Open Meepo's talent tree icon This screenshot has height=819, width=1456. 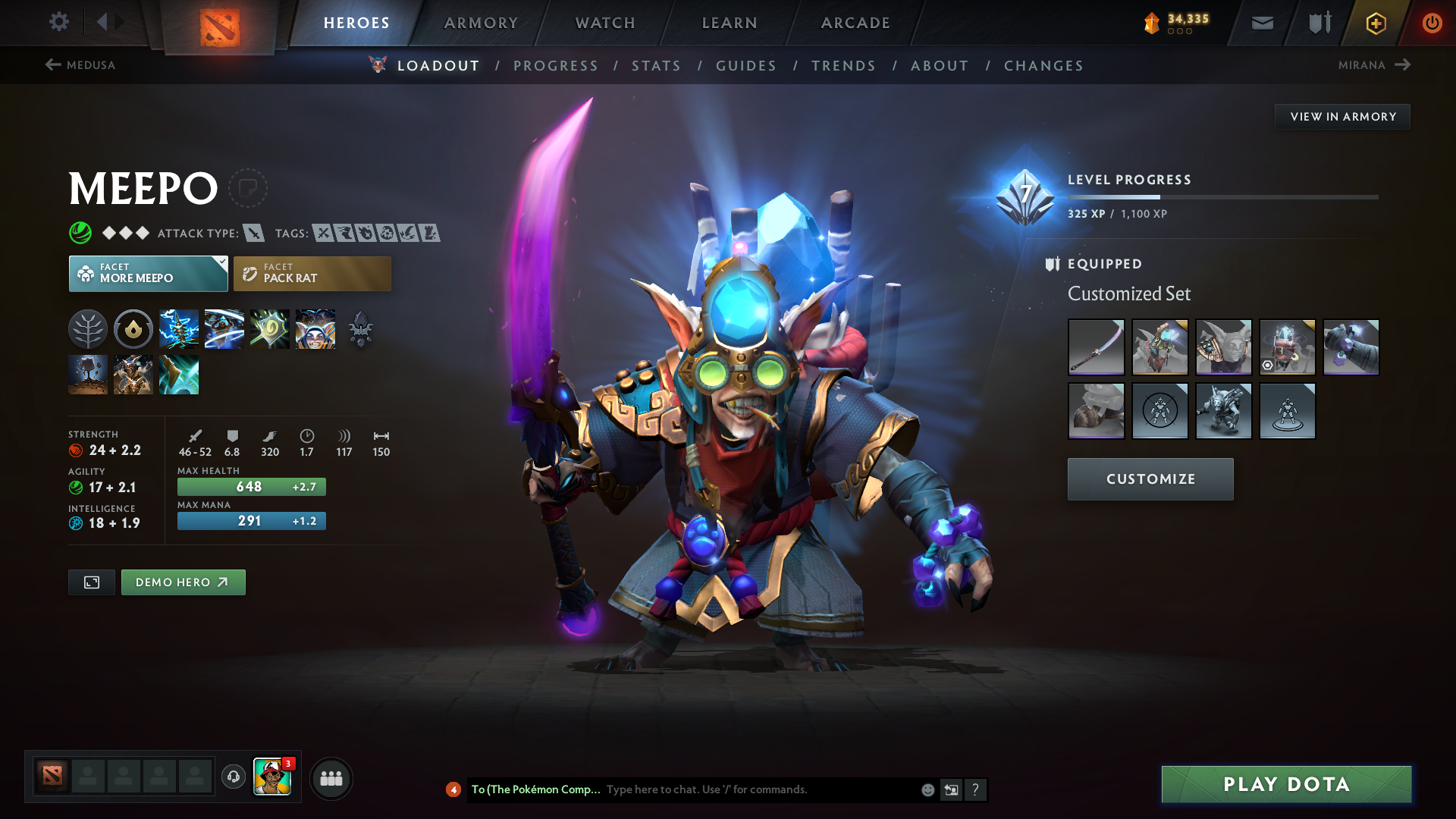click(88, 328)
